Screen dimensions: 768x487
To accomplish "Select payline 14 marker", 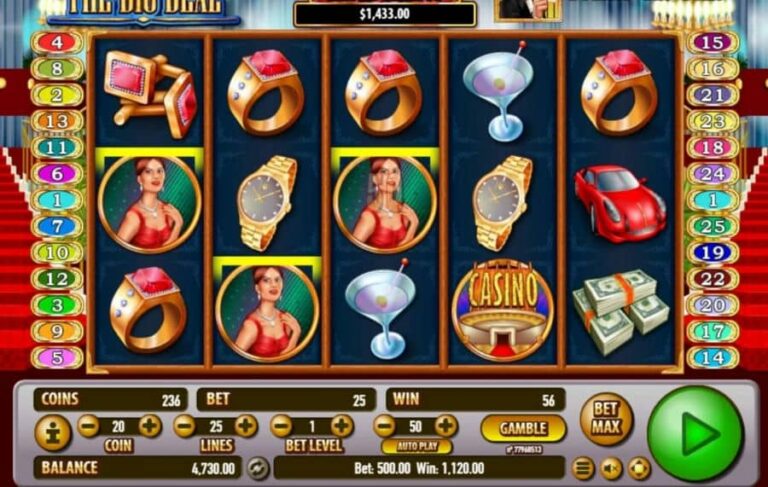I will (713, 357).
